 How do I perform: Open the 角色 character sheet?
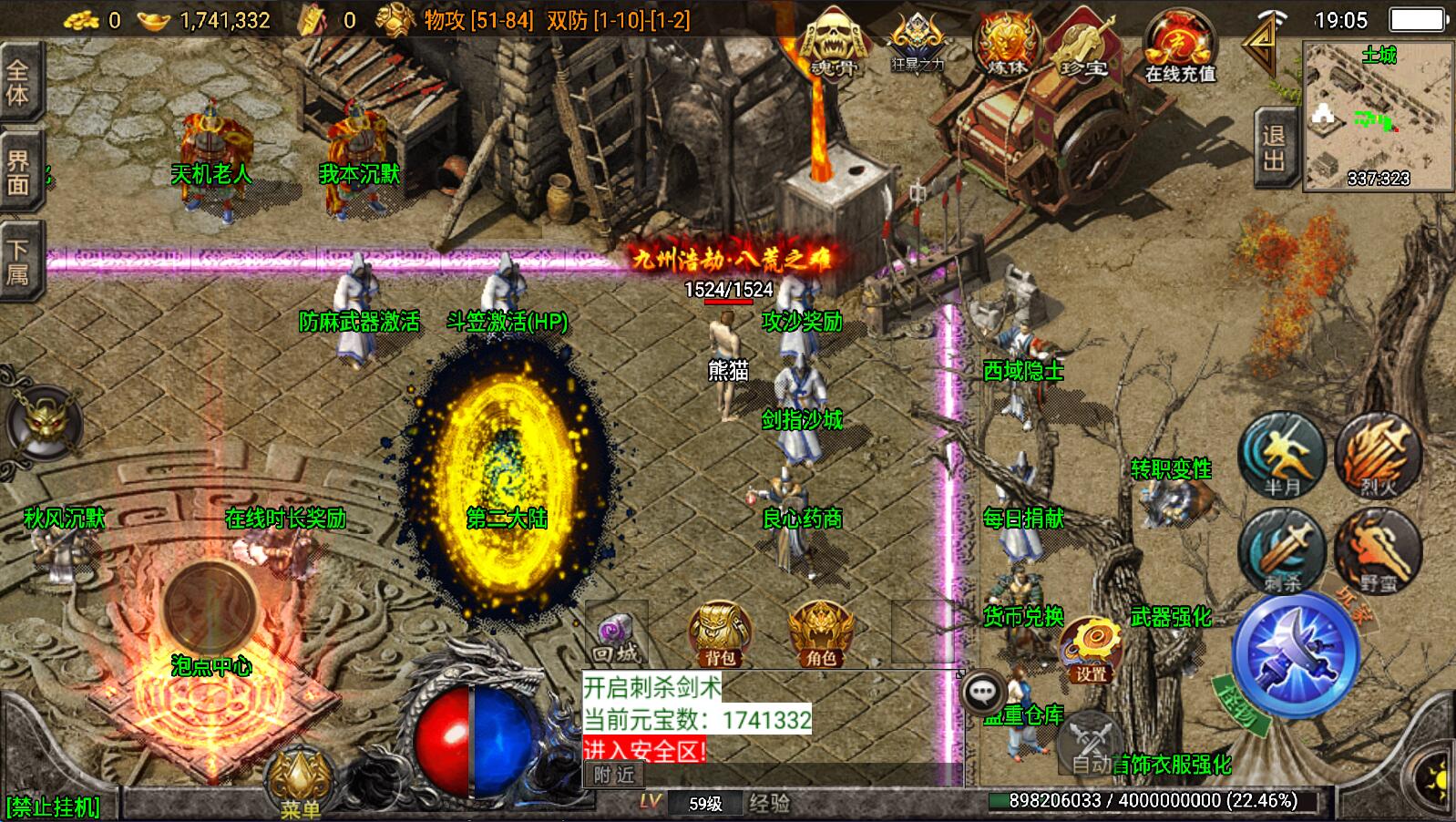(x=820, y=633)
